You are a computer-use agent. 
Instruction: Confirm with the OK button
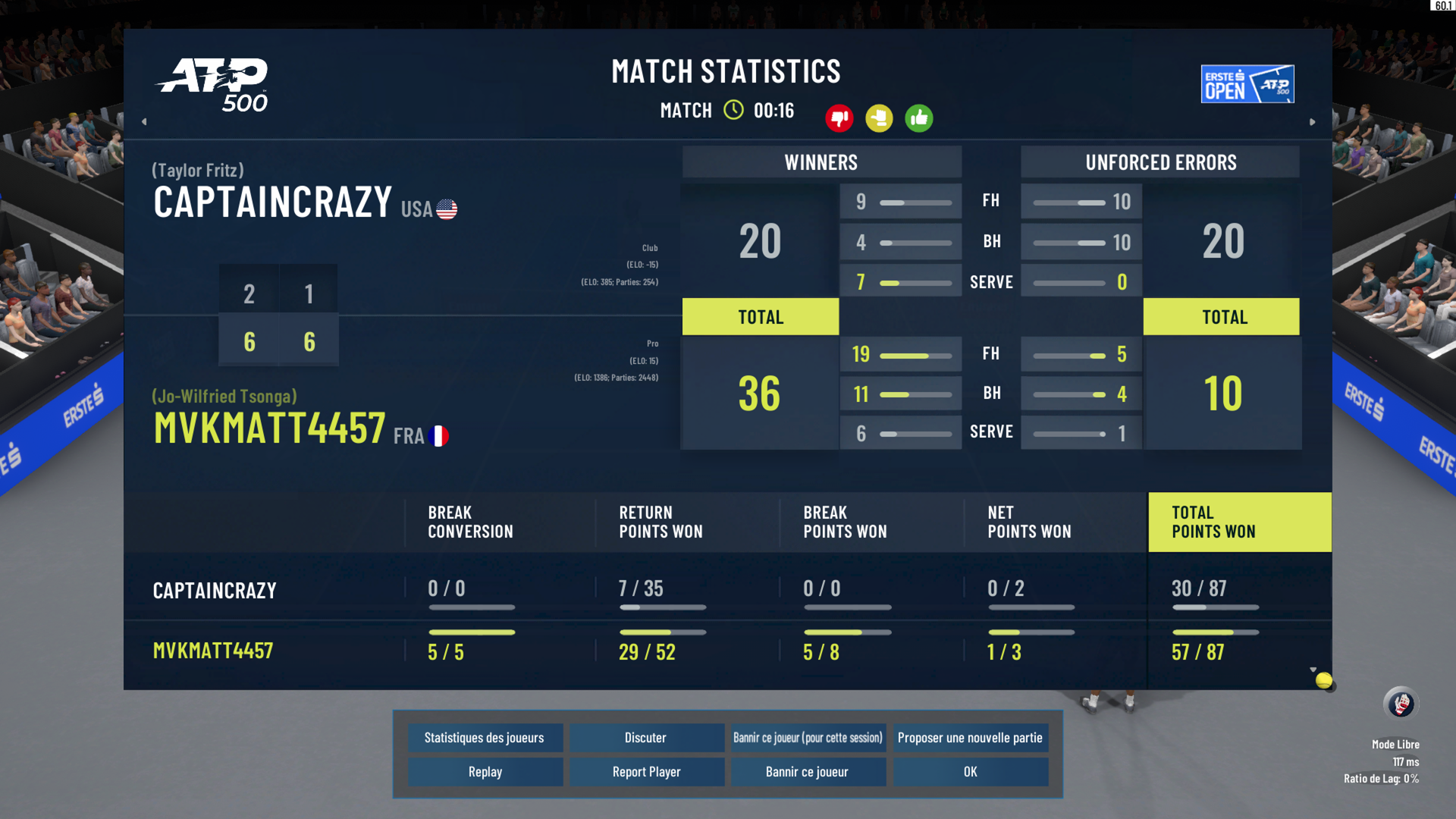[970, 772]
